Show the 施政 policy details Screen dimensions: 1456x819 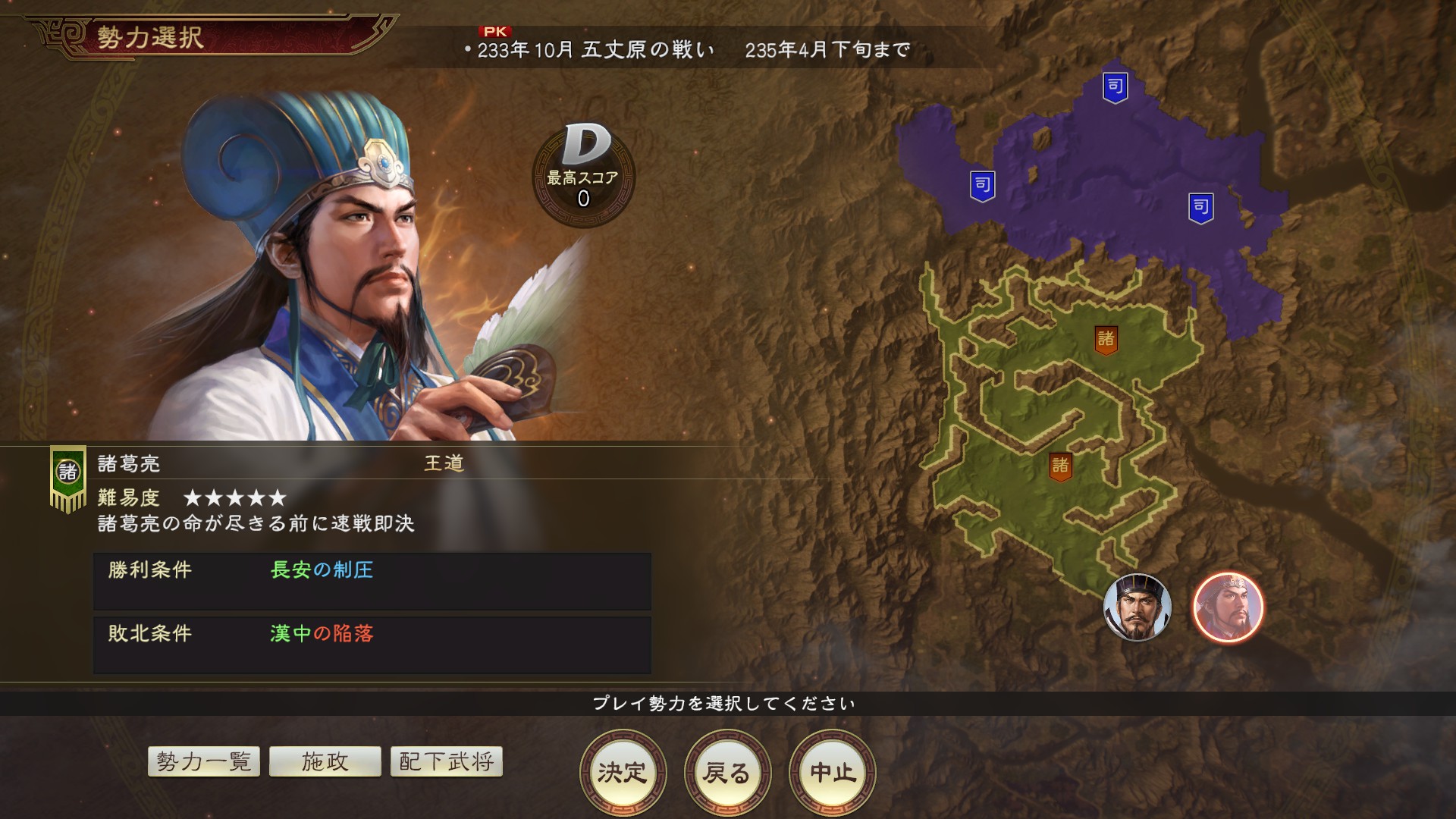[x=325, y=761]
